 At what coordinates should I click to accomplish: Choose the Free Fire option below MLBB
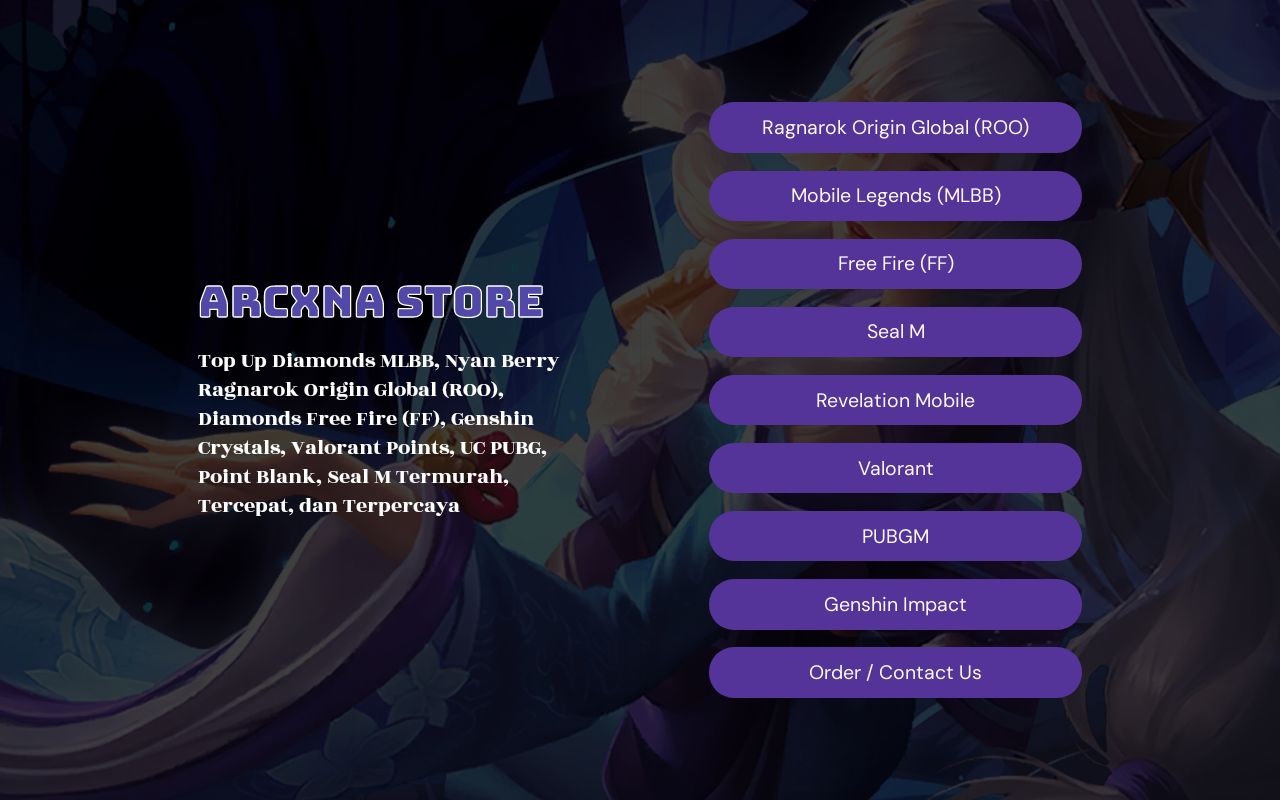(x=896, y=263)
